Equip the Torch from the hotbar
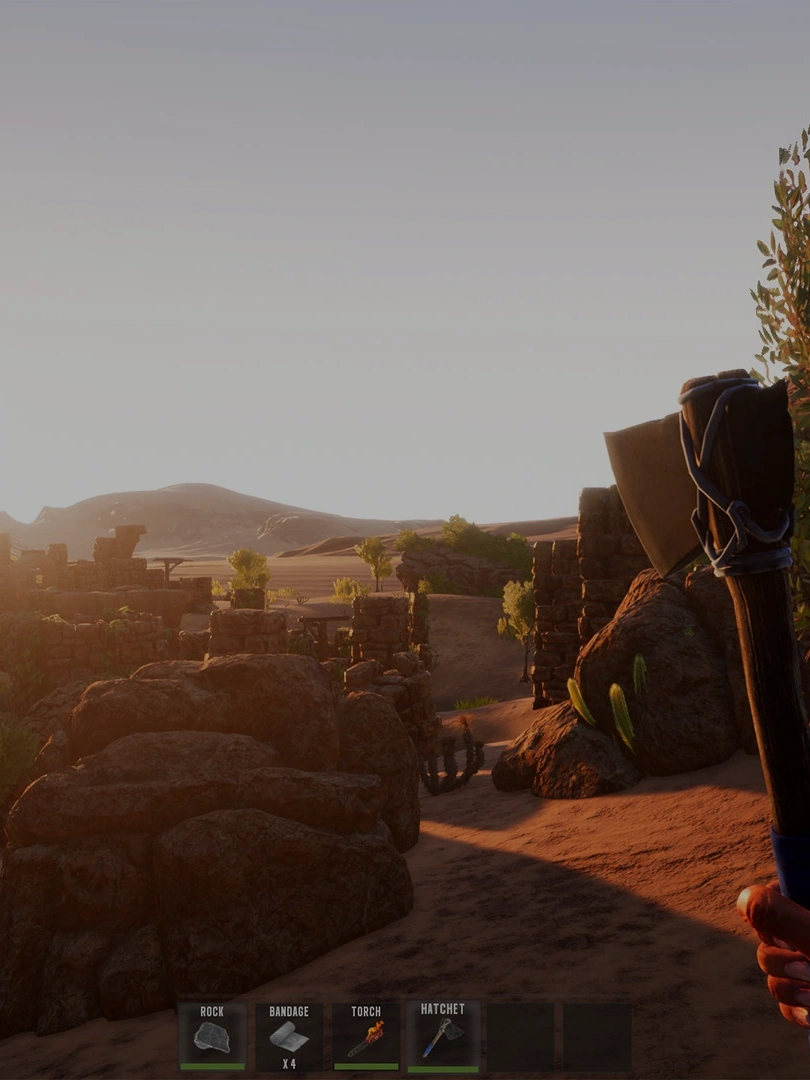Viewport: 810px width, 1080px height. coord(366,1037)
